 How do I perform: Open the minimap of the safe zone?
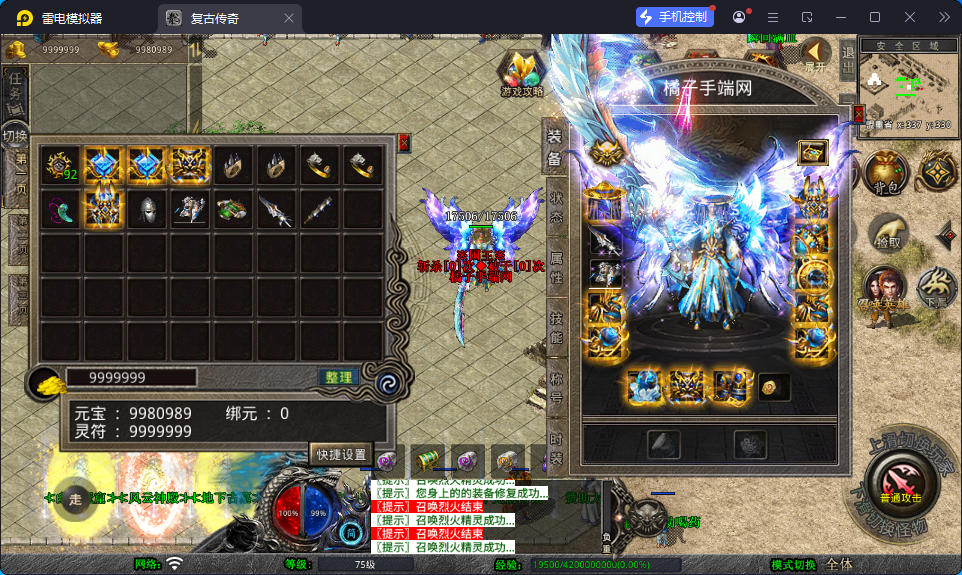coord(907,85)
